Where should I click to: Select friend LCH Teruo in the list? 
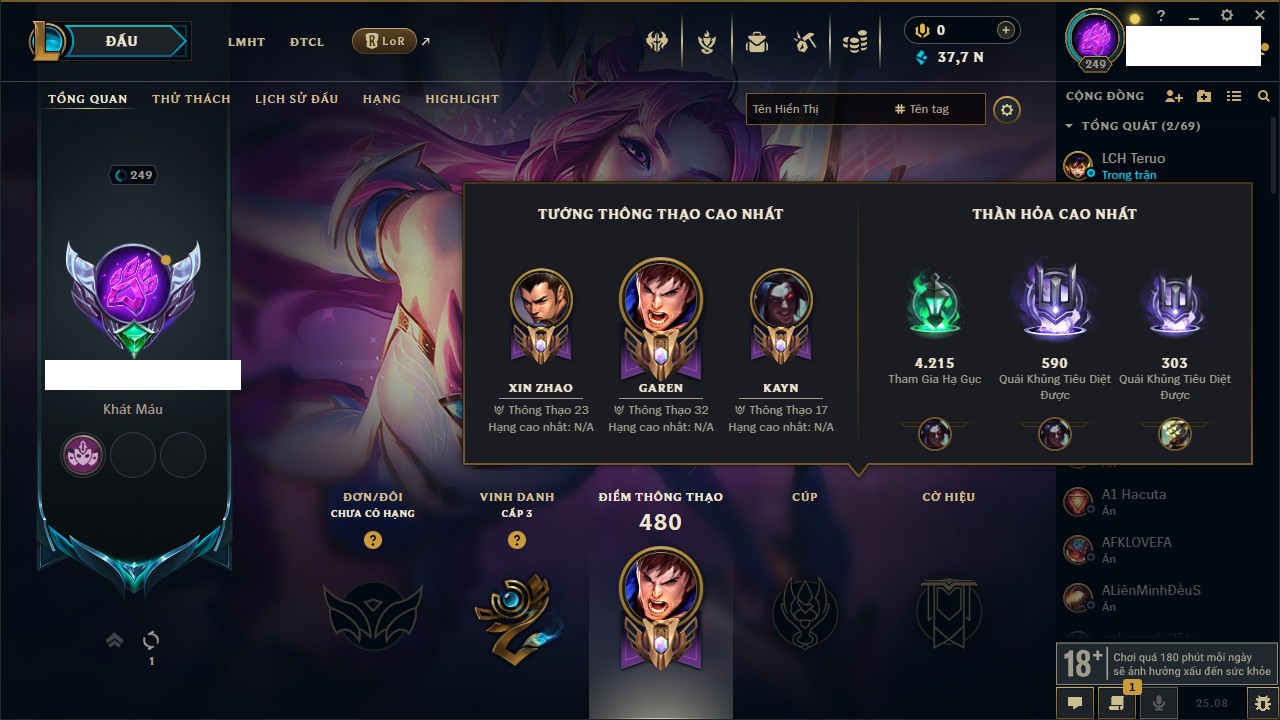click(1133, 158)
